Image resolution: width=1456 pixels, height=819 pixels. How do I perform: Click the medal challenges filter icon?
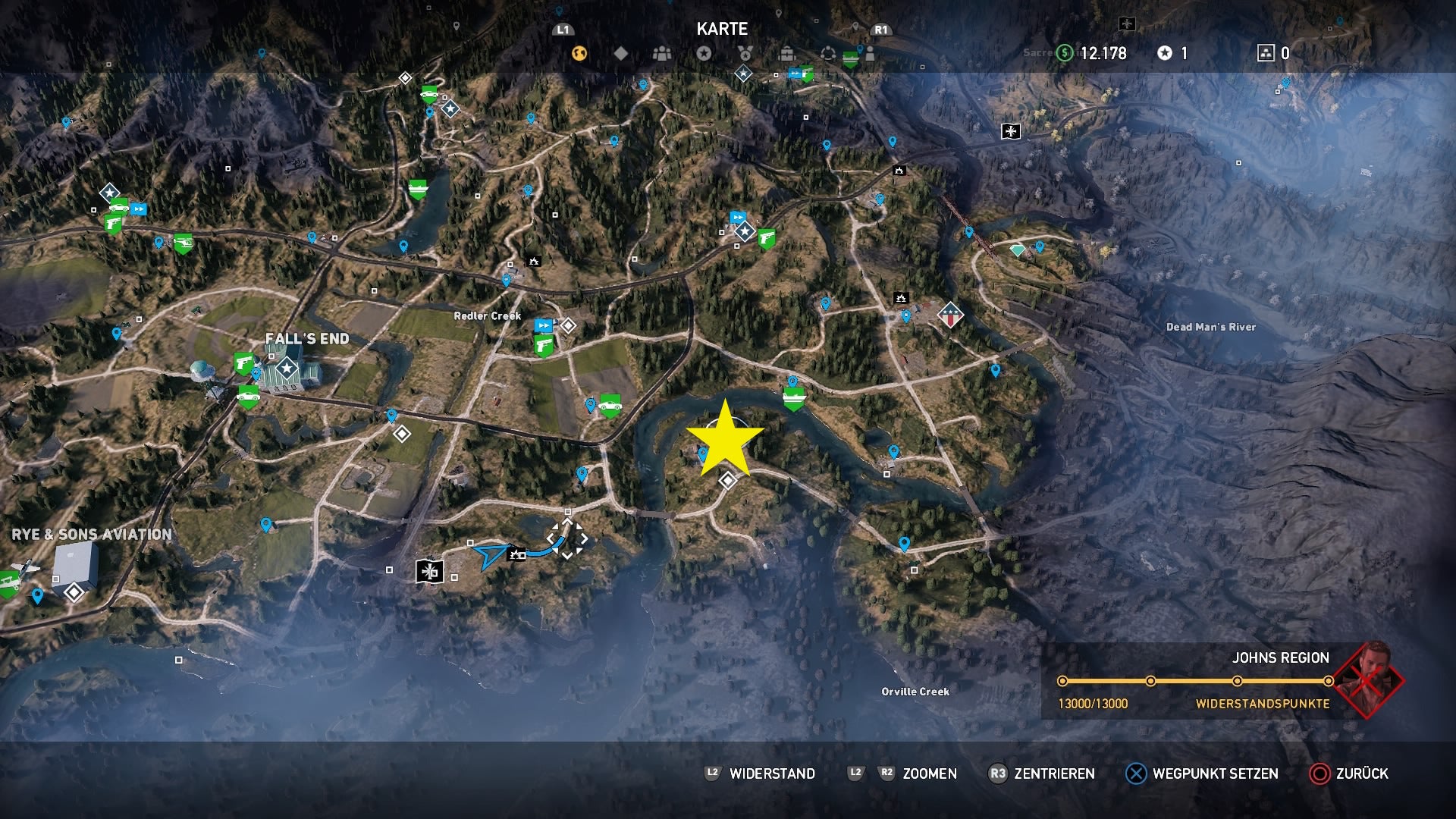tap(745, 54)
